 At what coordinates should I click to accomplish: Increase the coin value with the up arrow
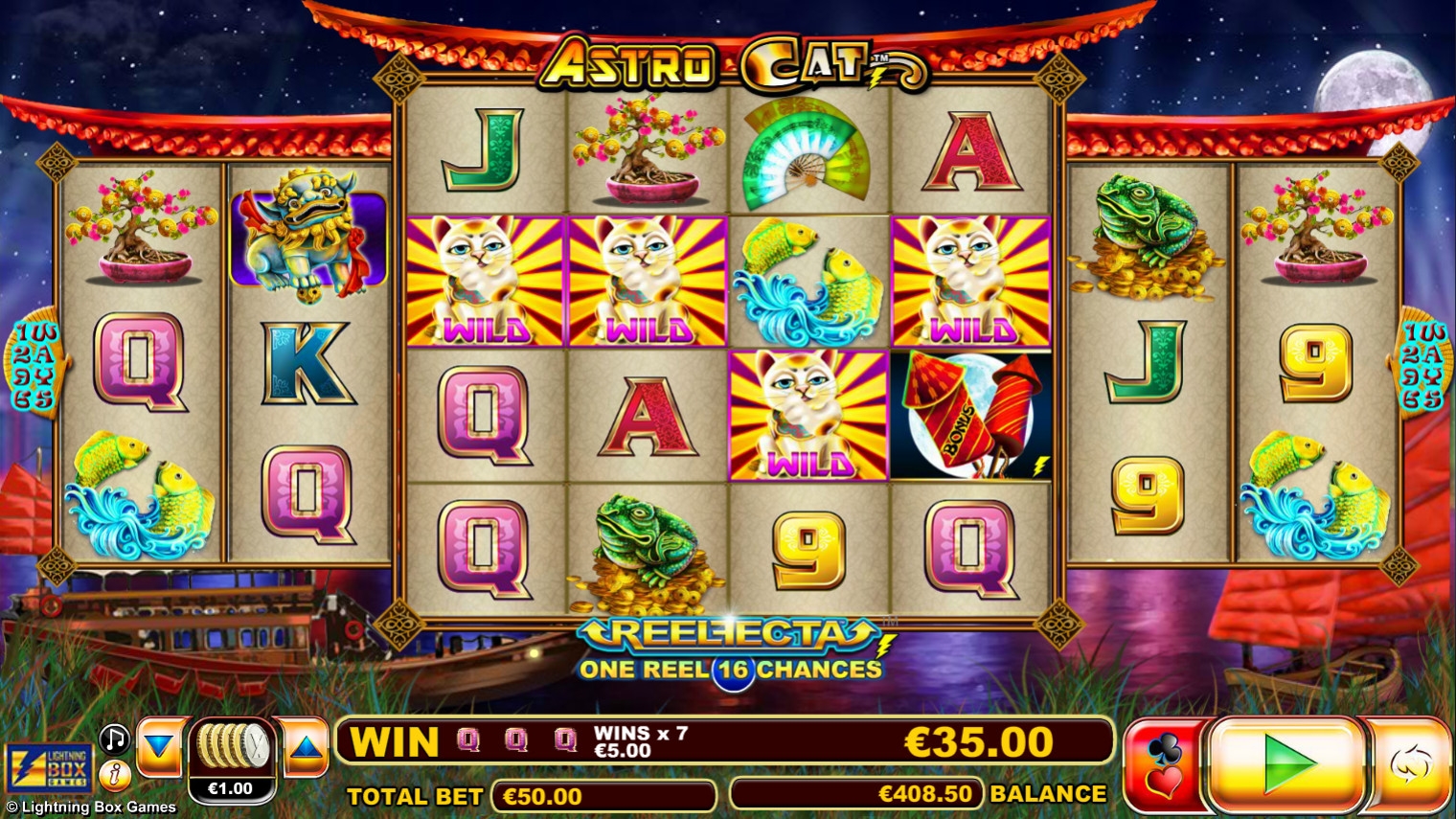(306, 746)
